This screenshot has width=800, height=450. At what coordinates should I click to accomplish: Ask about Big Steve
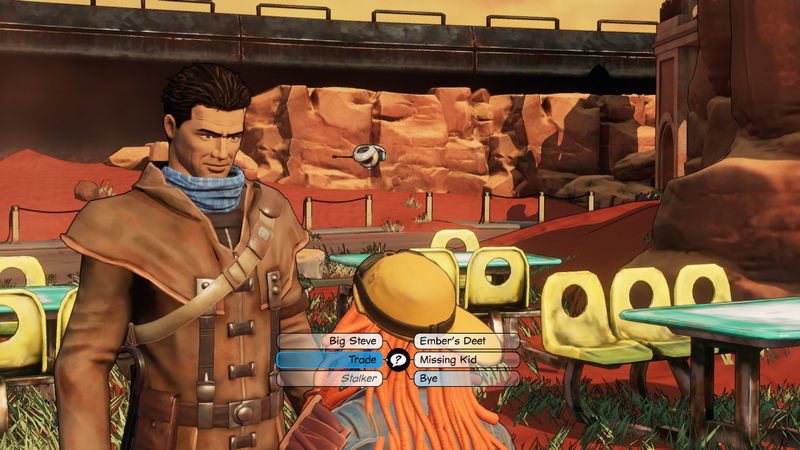(x=332, y=341)
